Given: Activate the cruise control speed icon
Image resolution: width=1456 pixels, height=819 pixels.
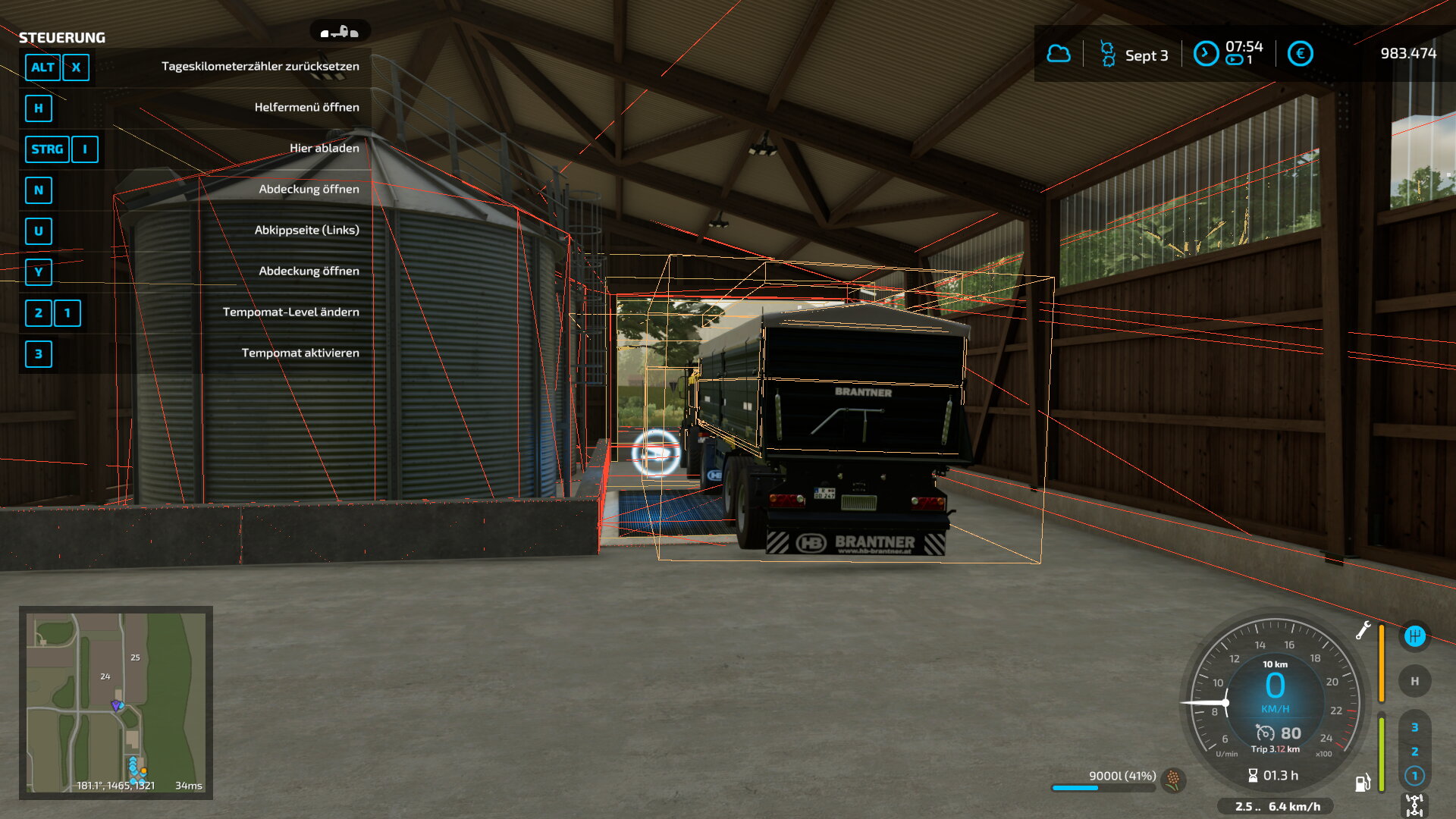Looking at the screenshot, I should (x=1265, y=733).
